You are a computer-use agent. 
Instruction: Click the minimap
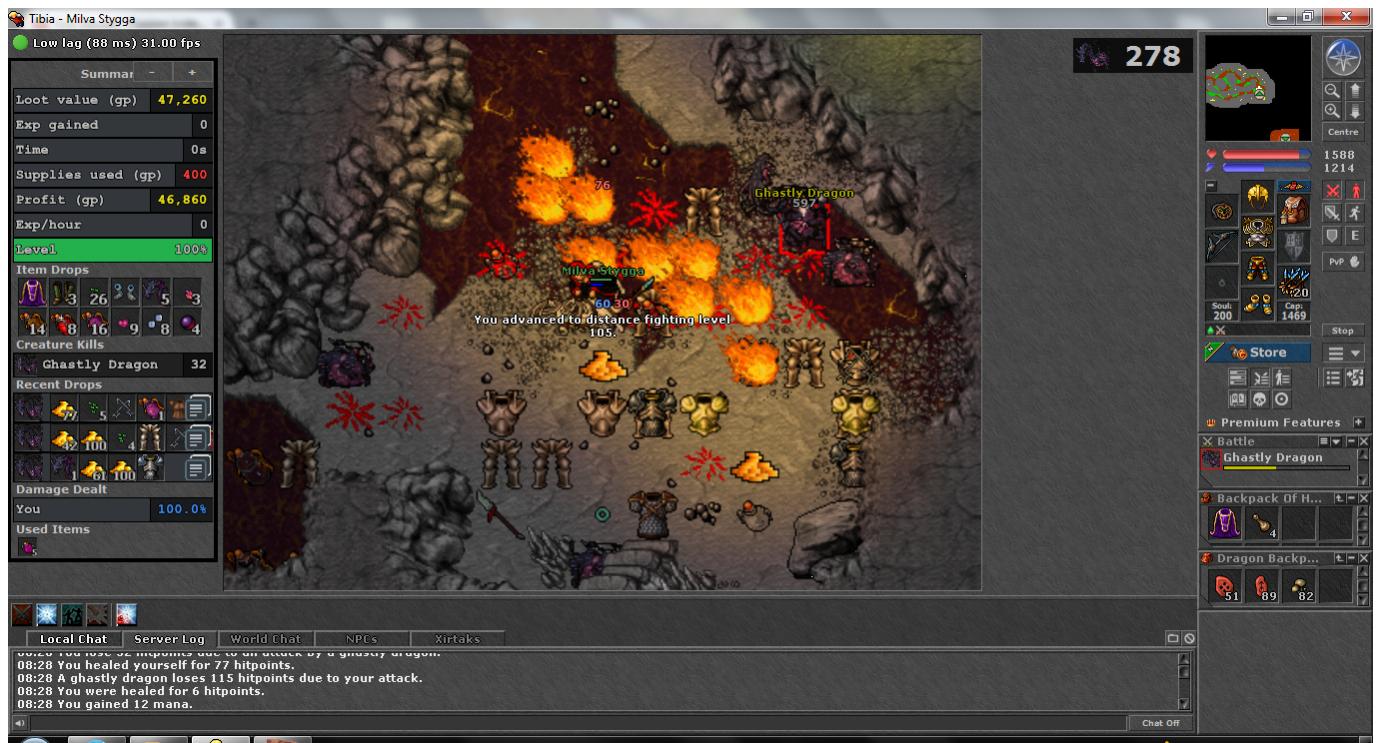tap(1257, 89)
